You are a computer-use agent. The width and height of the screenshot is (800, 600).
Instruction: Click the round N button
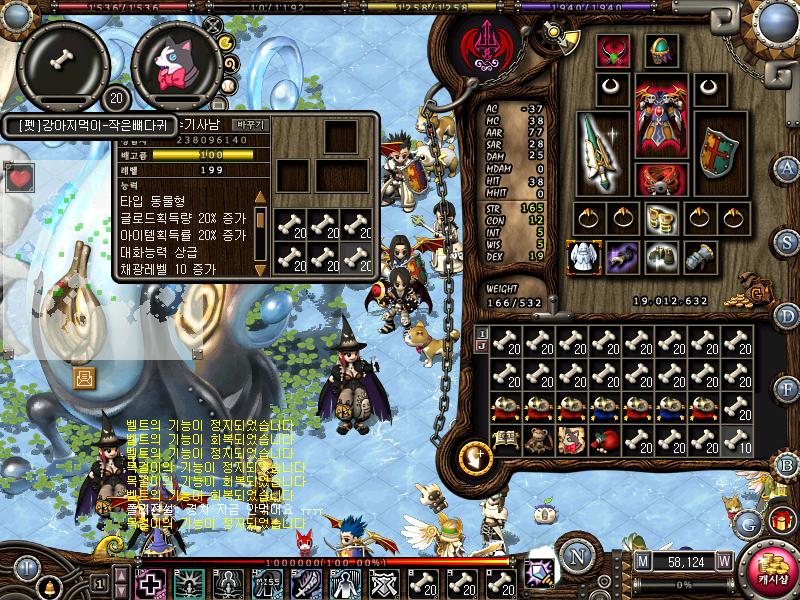576,556
